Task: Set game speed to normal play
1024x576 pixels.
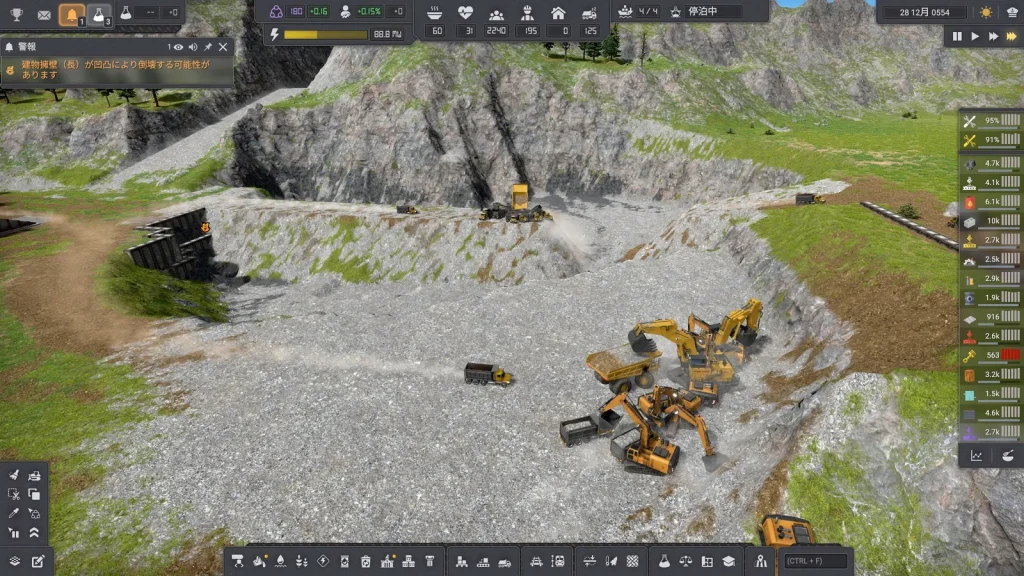Action: click(x=975, y=36)
